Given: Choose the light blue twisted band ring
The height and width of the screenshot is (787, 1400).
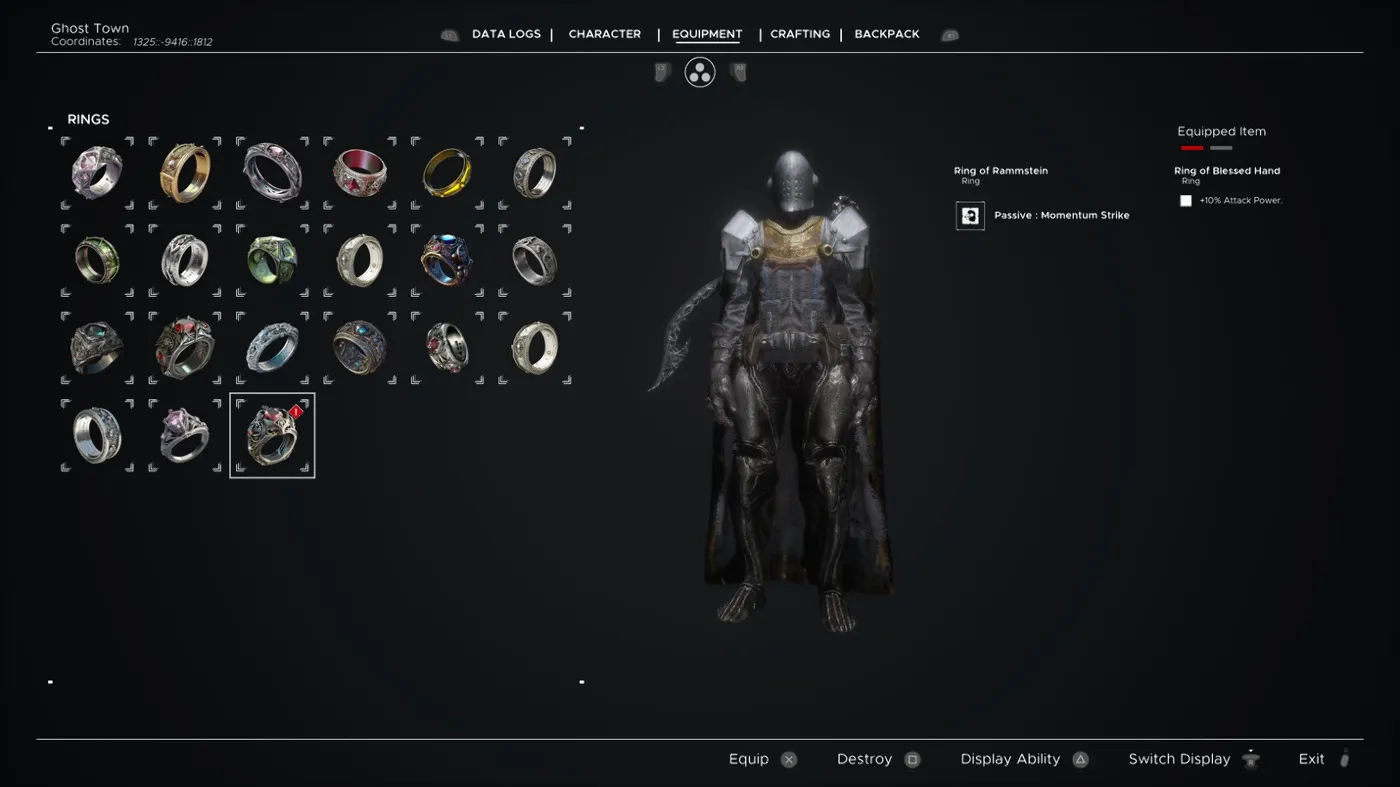Looking at the screenshot, I should pos(272,348).
